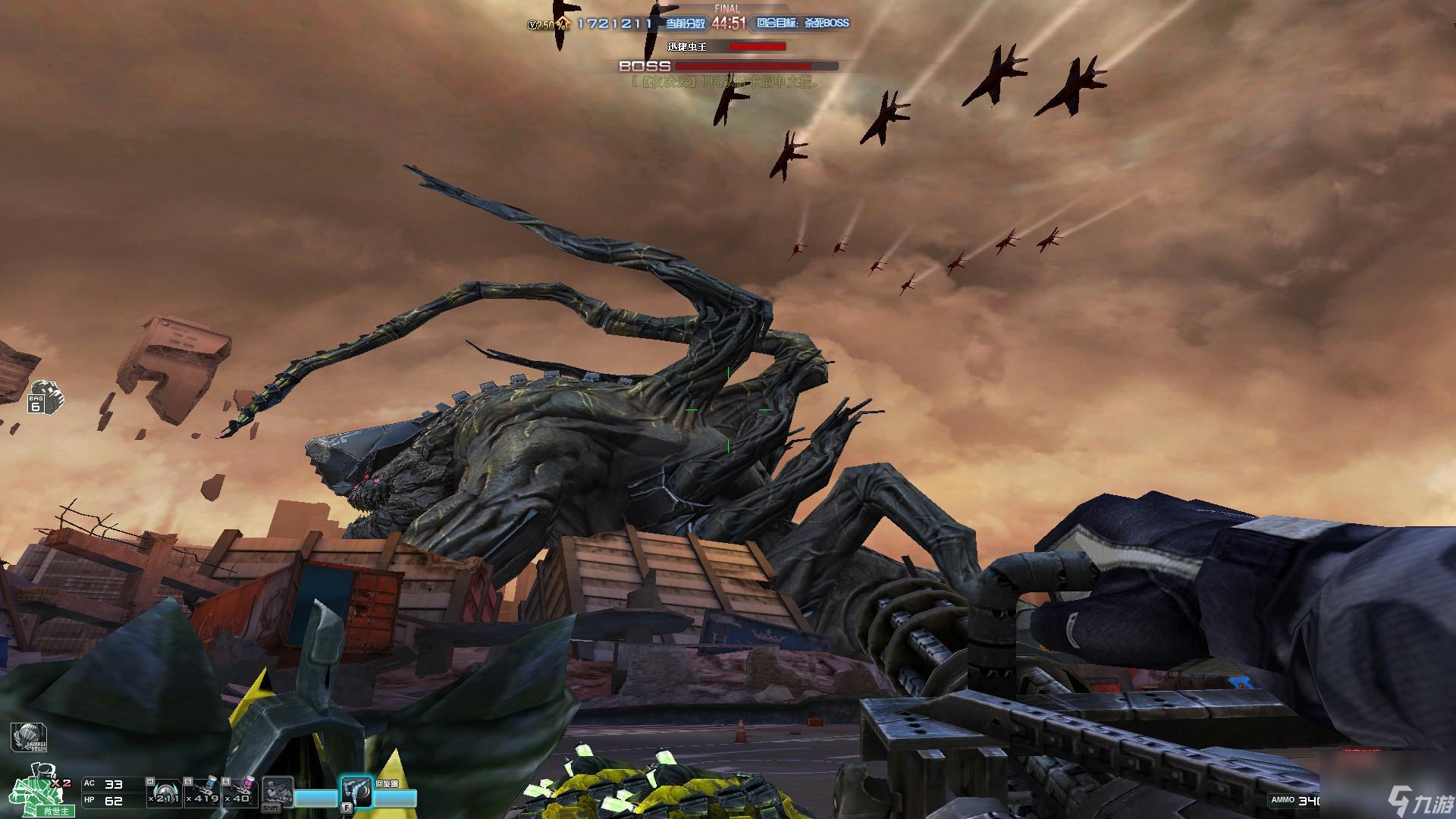This screenshot has width=1456, height=819.
Task: Select the pink-vial weapon slot with 40 count
Action: tap(240, 792)
